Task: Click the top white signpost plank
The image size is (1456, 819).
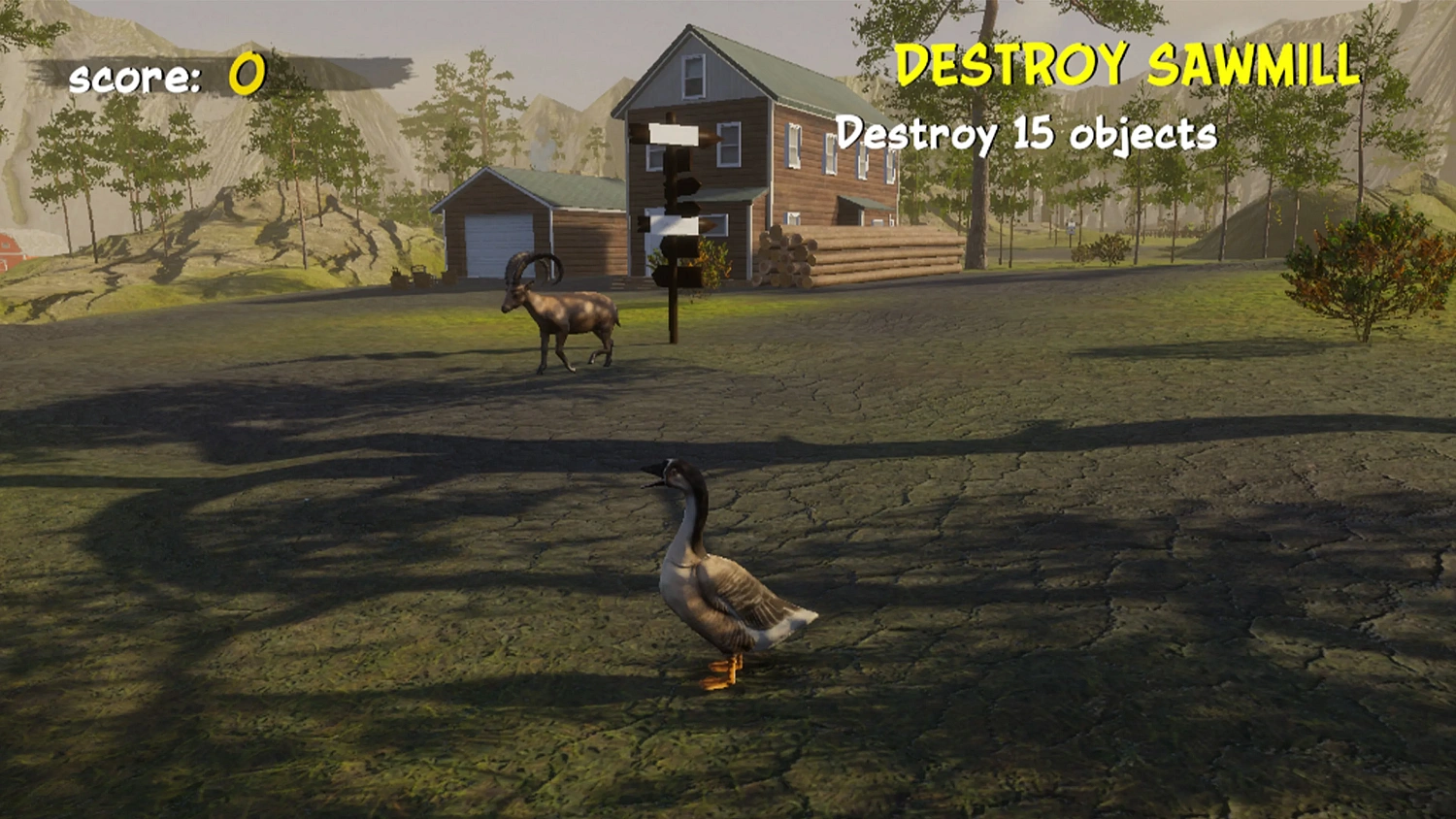Action: pos(673,133)
